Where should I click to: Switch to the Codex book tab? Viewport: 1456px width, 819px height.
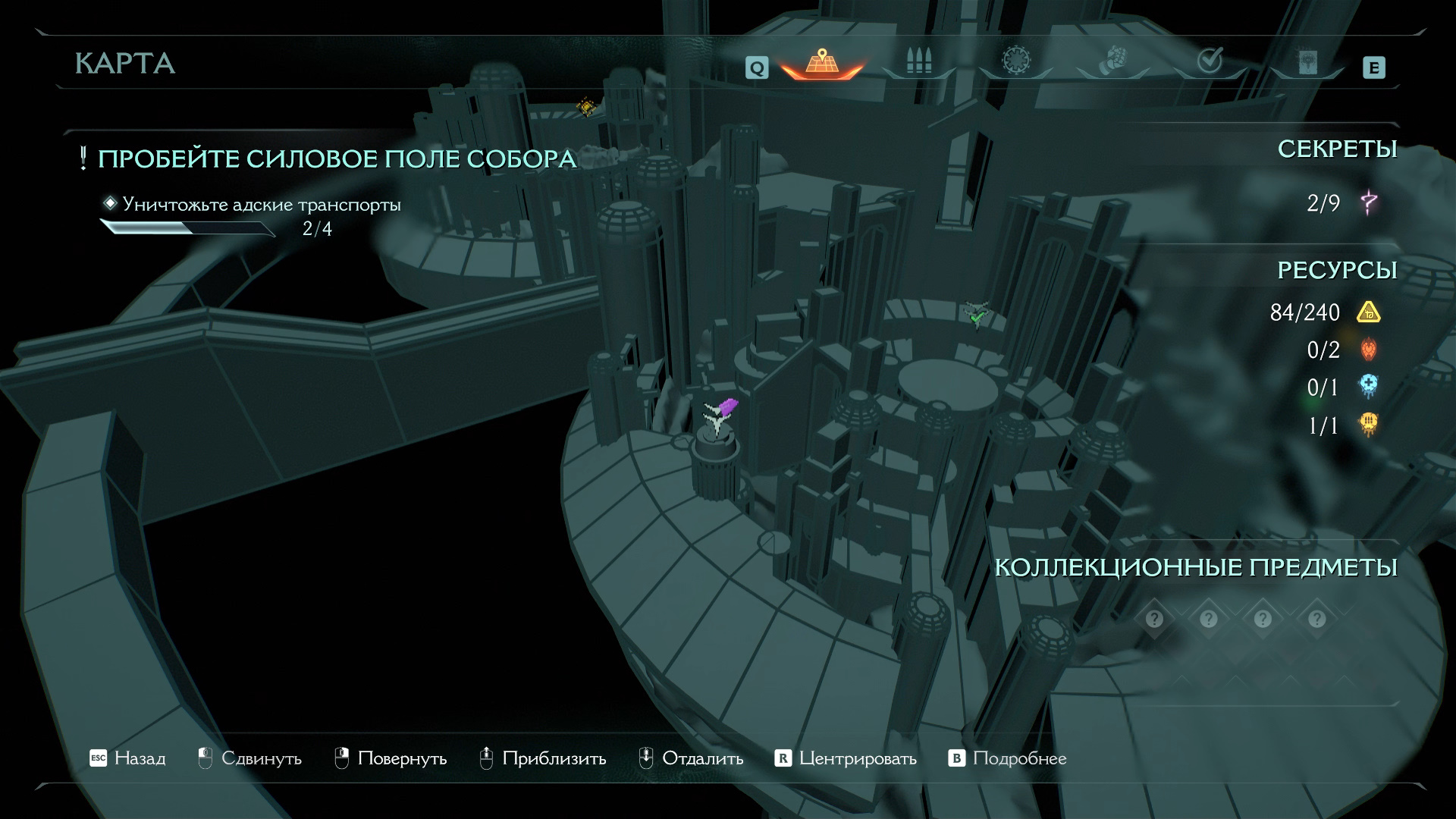[x=1307, y=62]
